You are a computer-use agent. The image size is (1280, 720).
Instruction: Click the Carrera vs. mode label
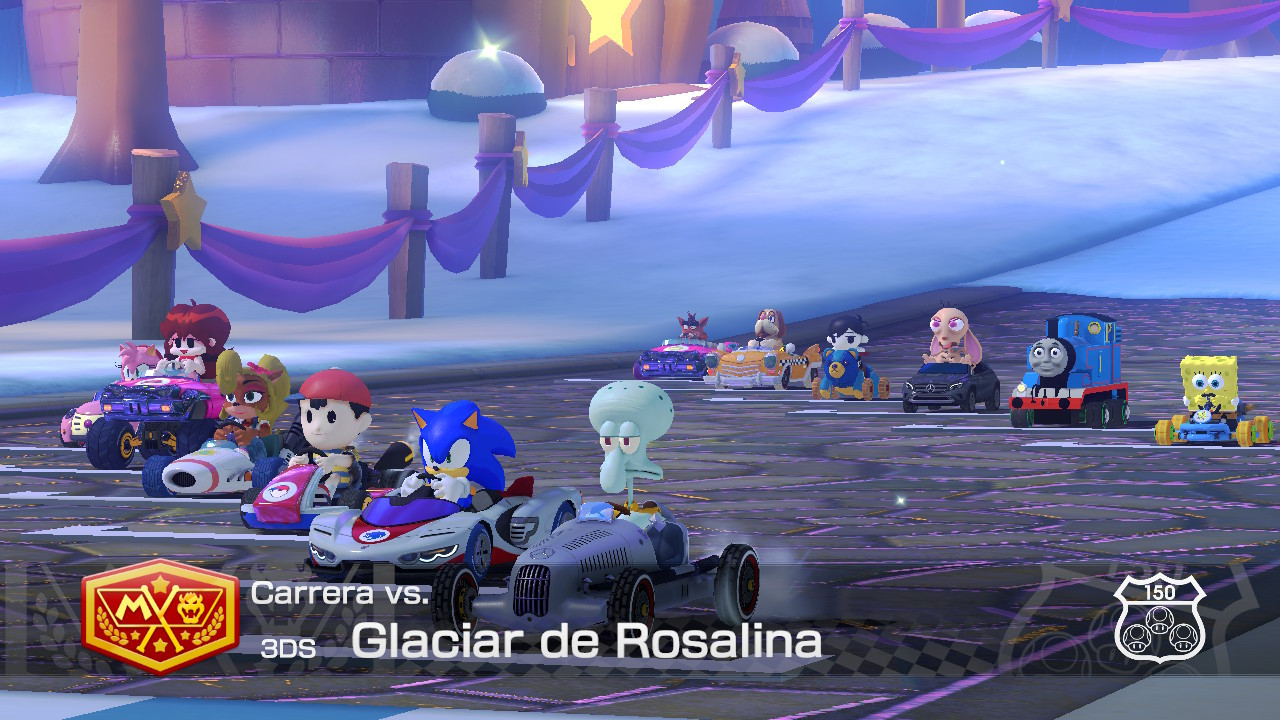[x=340, y=595]
